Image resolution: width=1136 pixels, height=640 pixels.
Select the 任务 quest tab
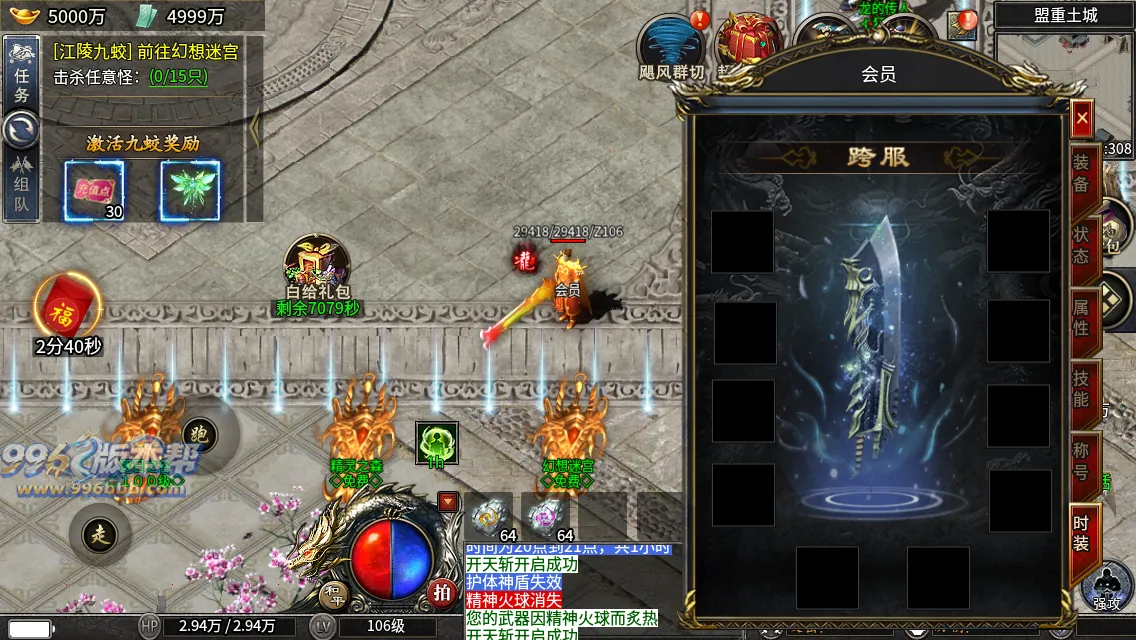[x=22, y=82]
